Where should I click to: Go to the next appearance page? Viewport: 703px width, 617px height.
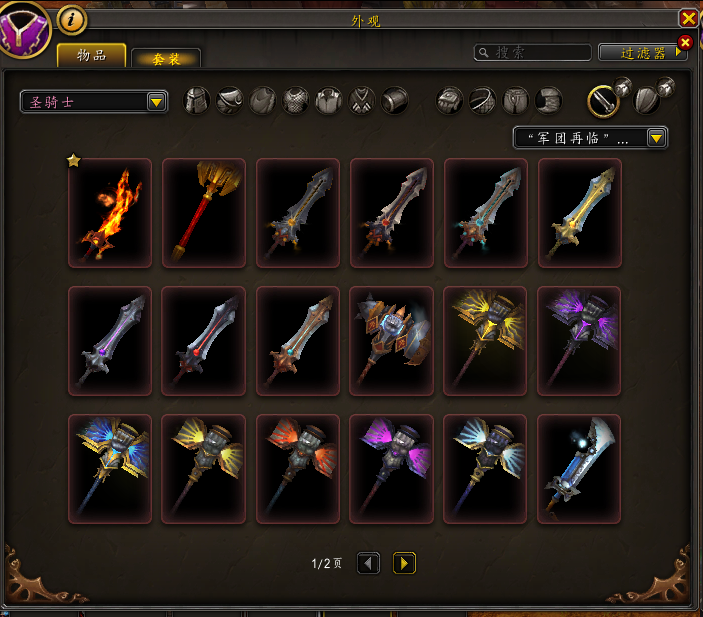(404, 563)
